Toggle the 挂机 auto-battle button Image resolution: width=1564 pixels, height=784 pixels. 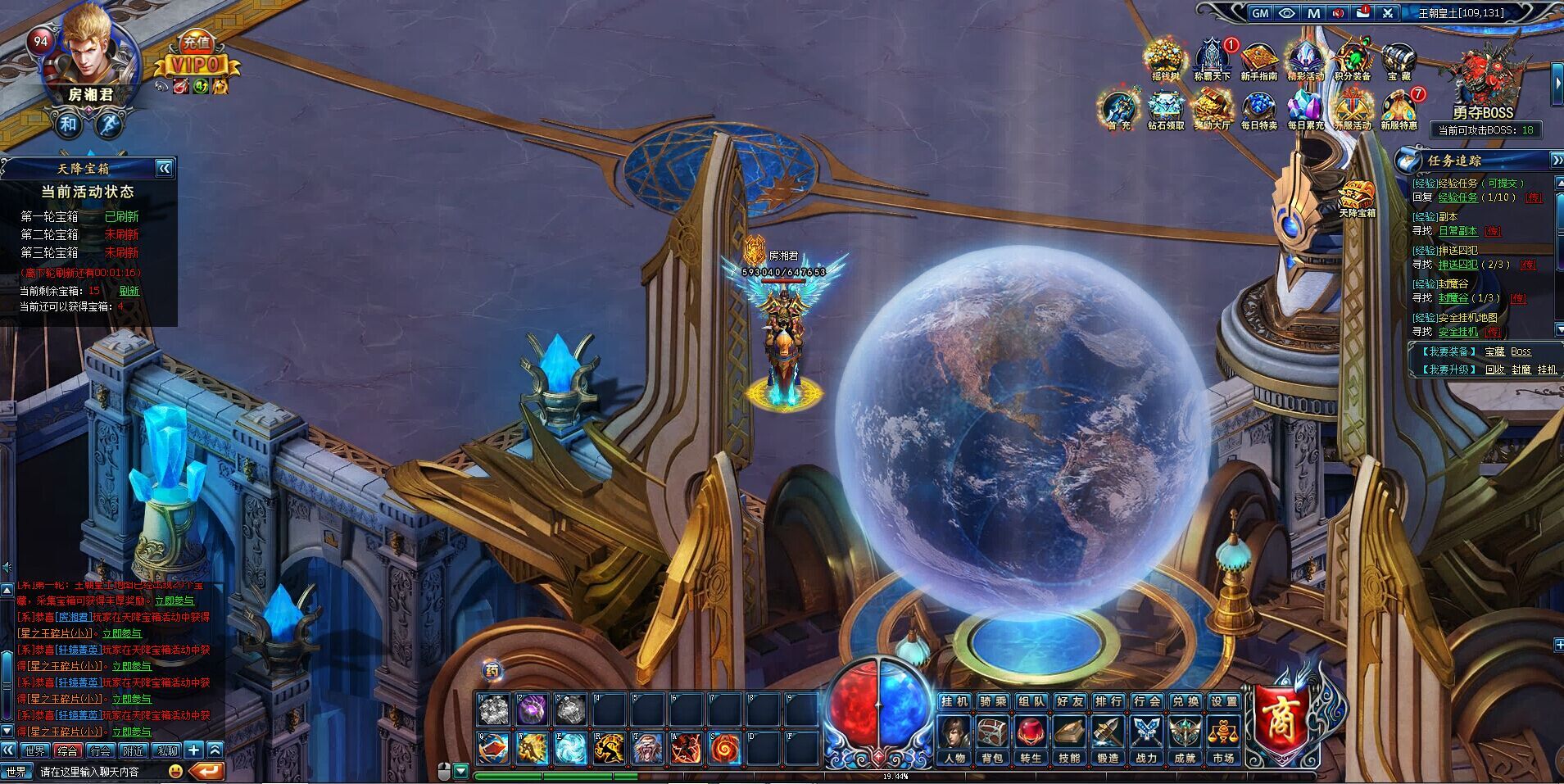point(954,702)
